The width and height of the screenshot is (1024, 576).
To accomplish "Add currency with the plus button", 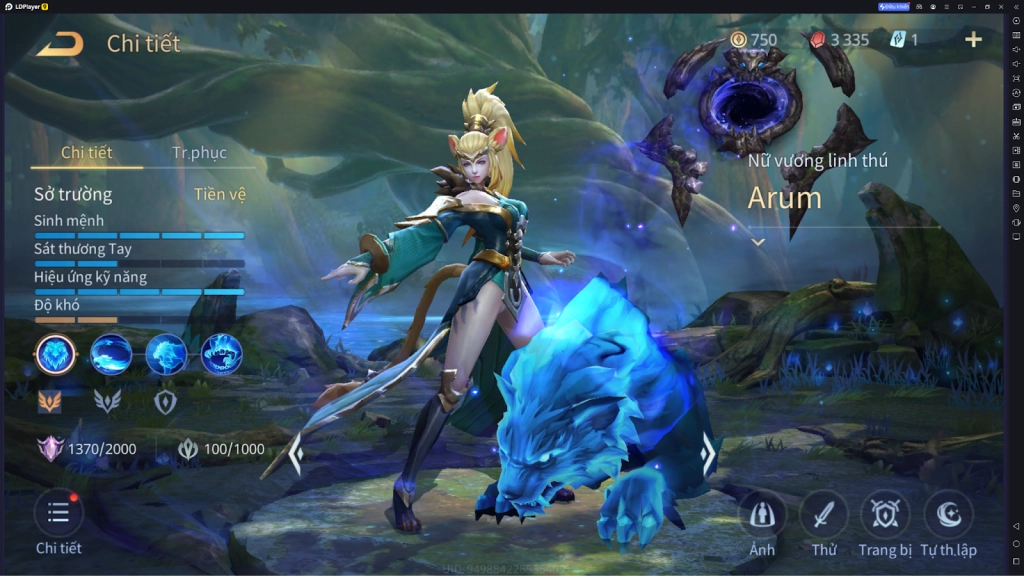I will click(973, 40).
